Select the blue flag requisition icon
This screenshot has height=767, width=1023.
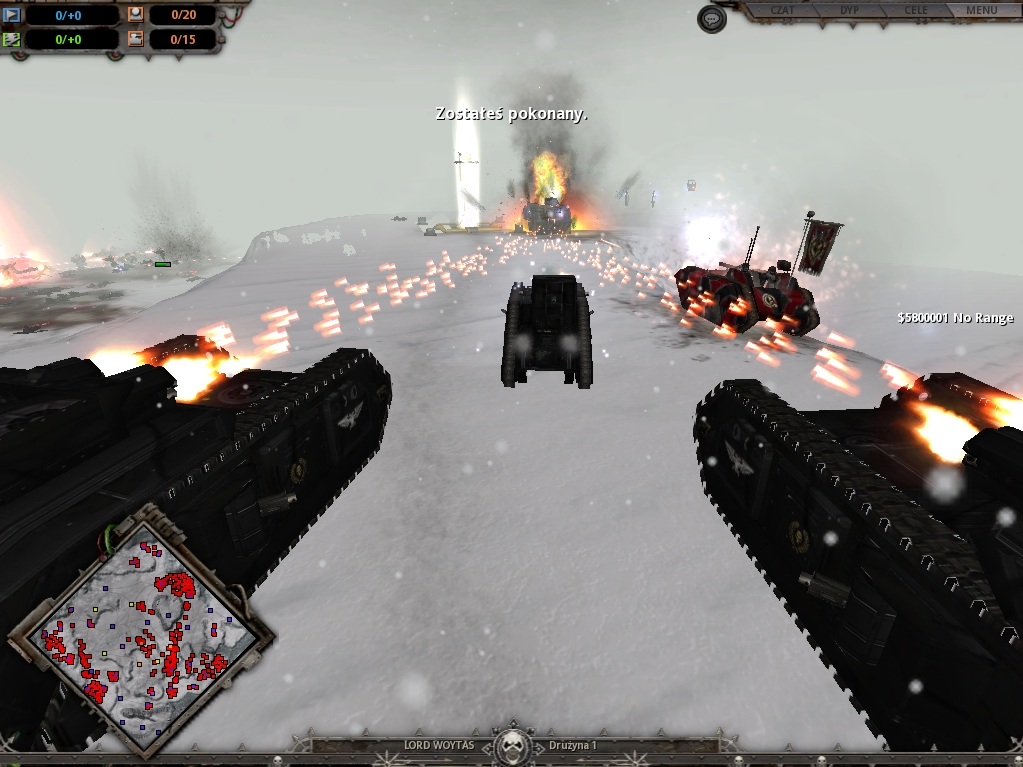12,15
